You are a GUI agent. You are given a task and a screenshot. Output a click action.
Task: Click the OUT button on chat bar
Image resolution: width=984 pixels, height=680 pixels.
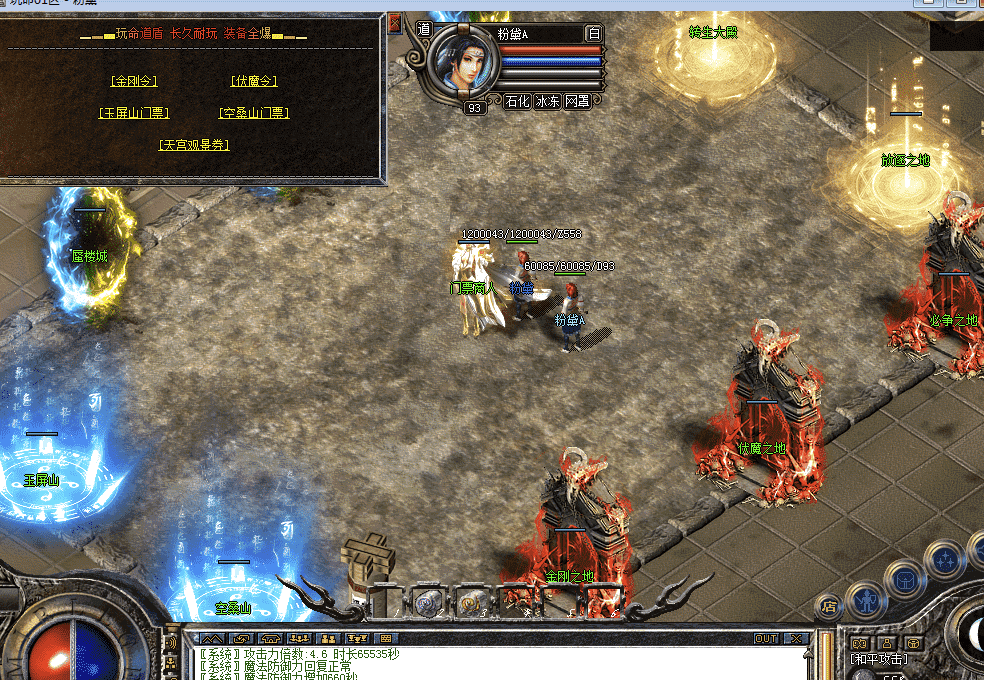click(765, 638)
